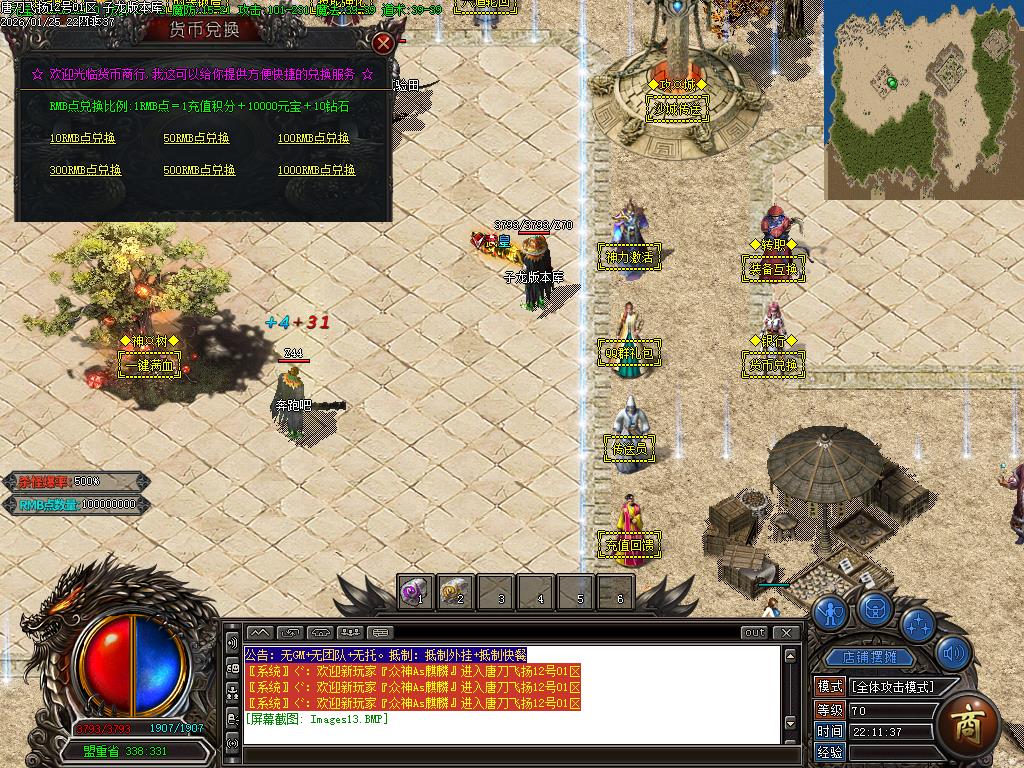Open the blue character-with-shield icon
Screen dimensions: 1024x768
pyautogui.click(x=831, y=612)
